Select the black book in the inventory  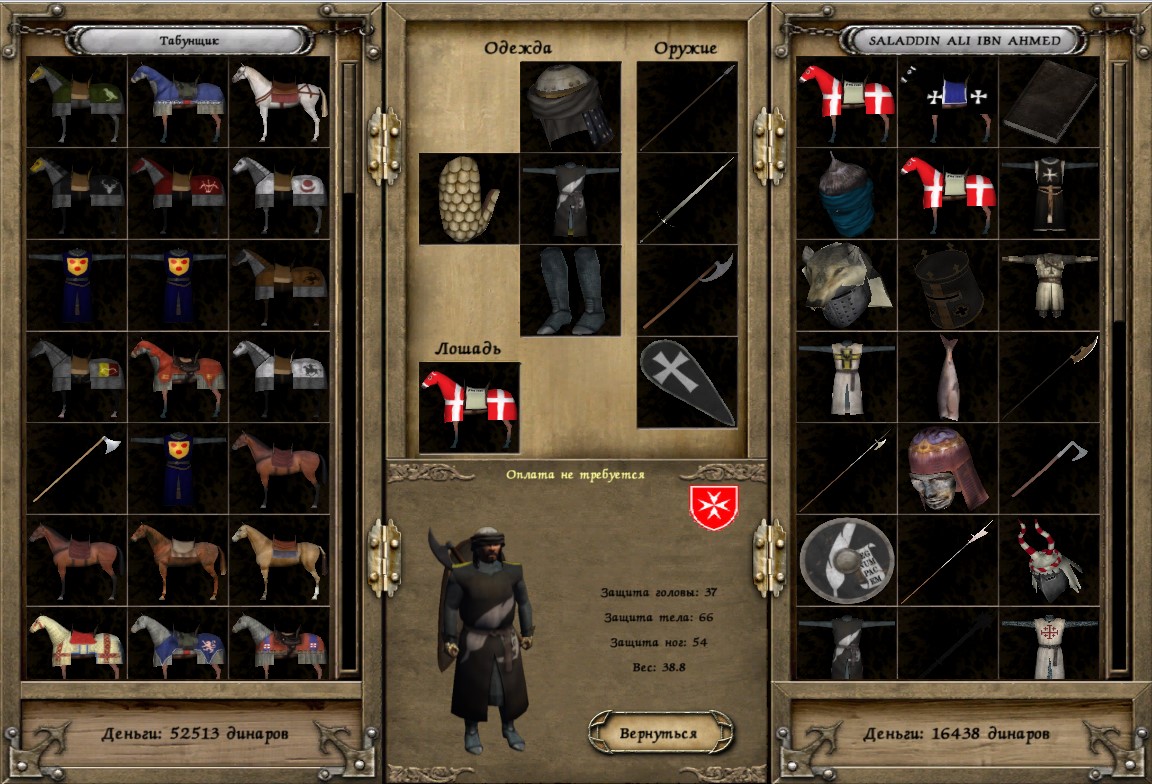point(1050,102)
